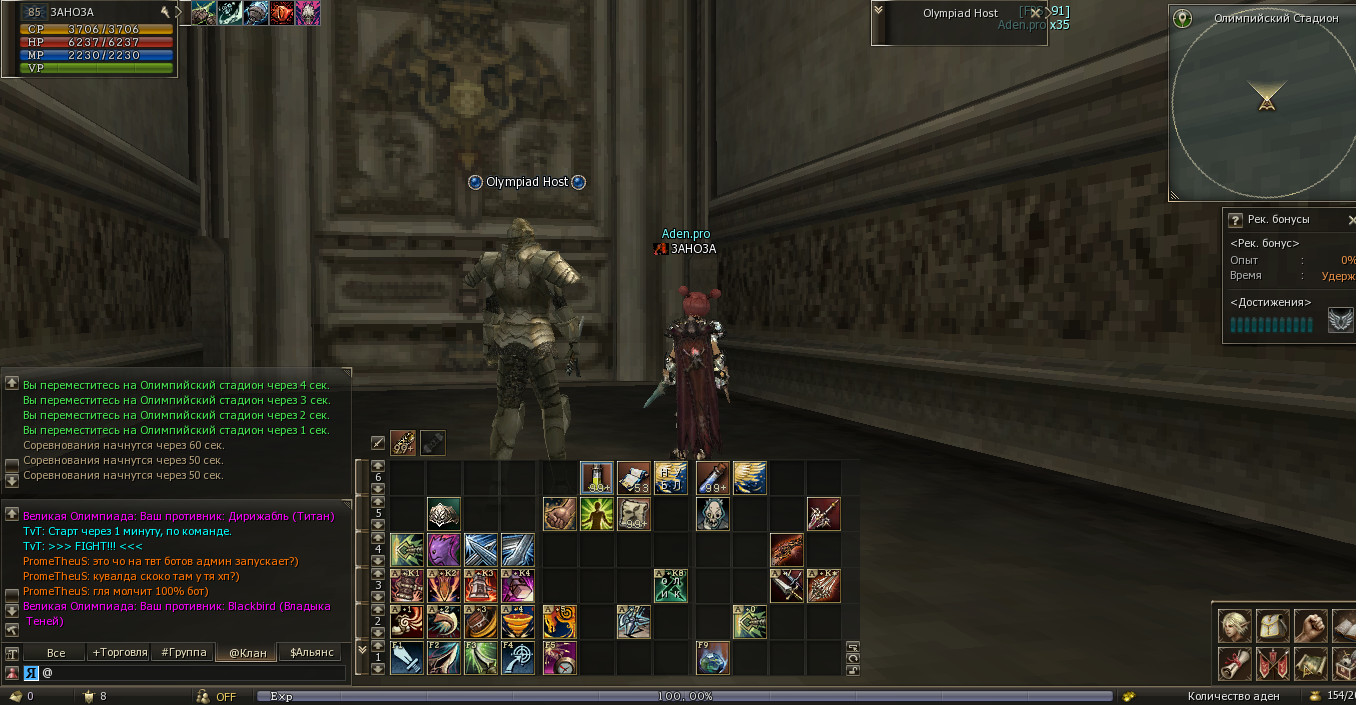The image size is (1368, 705).
Task: Open the actions fist icon menu
Action: tap(1309, 625)
